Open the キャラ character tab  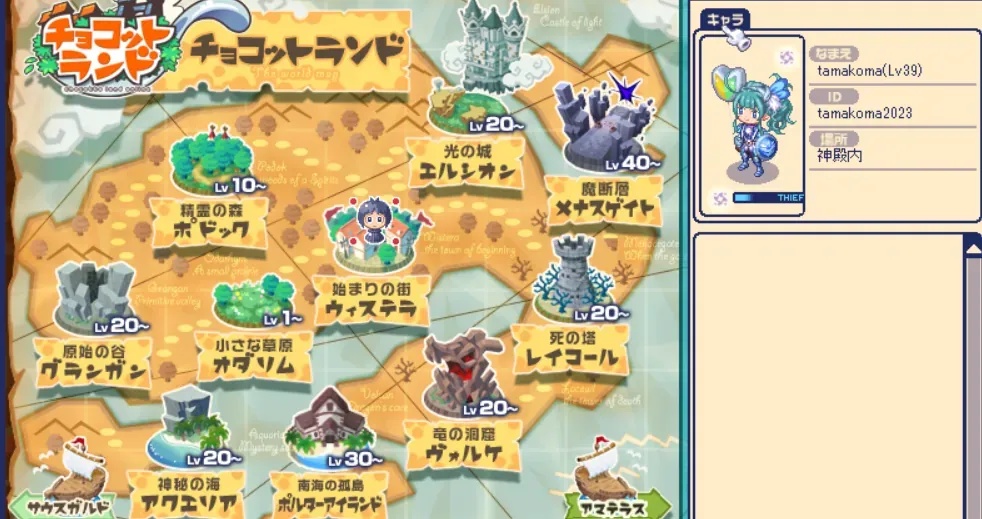coord(723,21)
